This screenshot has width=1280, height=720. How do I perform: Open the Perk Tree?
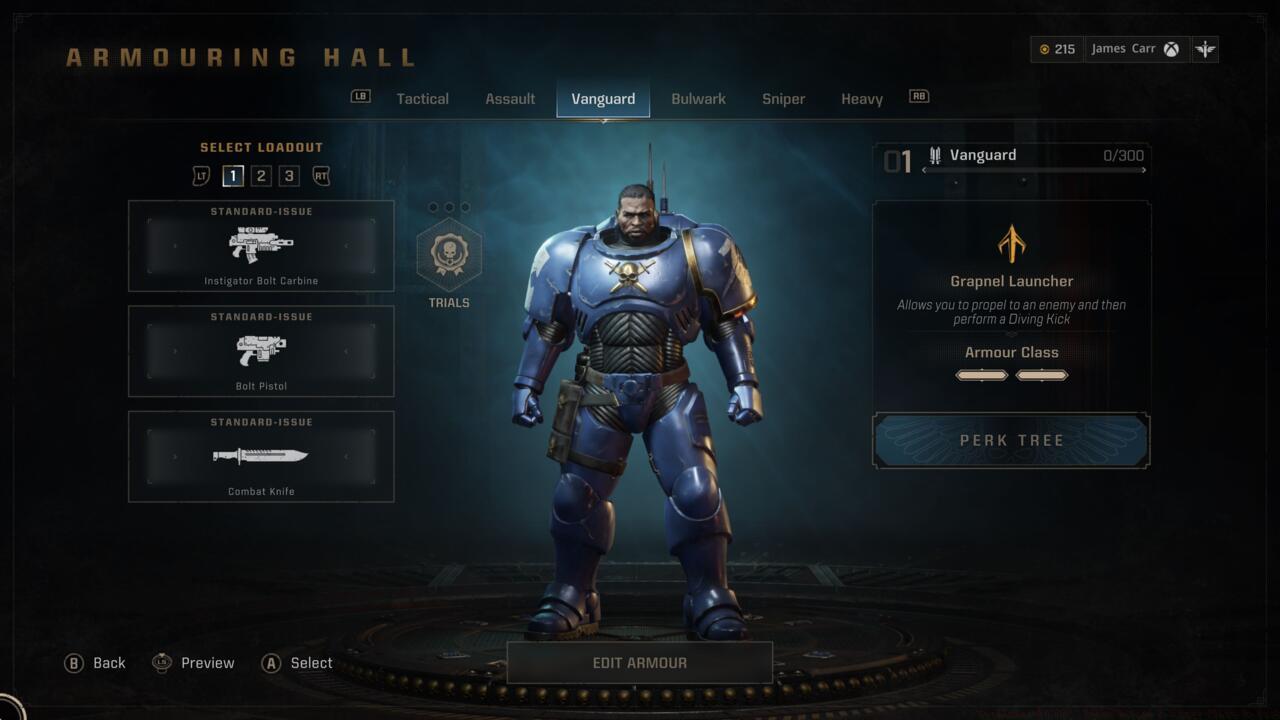(x=1010, y=440)
